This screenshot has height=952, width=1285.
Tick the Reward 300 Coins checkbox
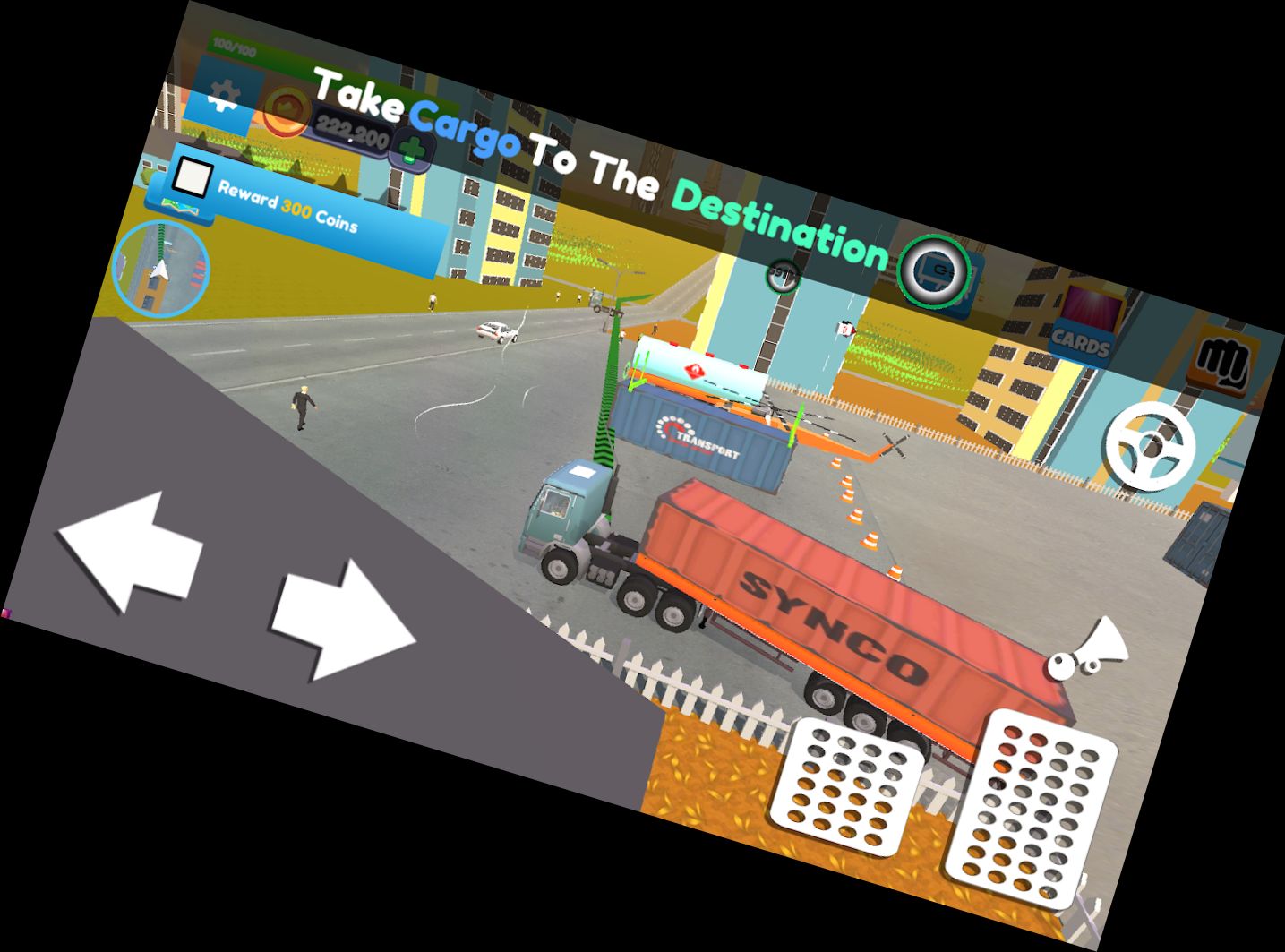coord(191,177)
